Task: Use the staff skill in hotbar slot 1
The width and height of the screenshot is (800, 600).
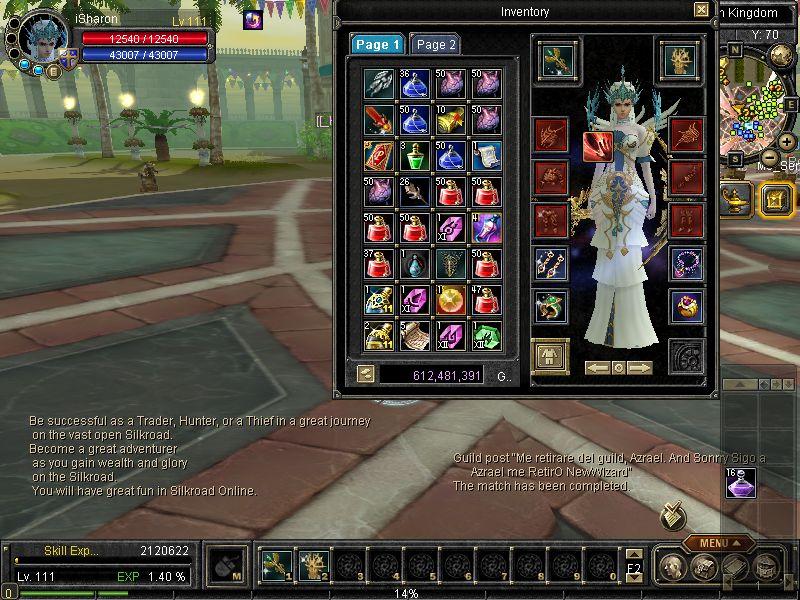Action: (275, 565)
